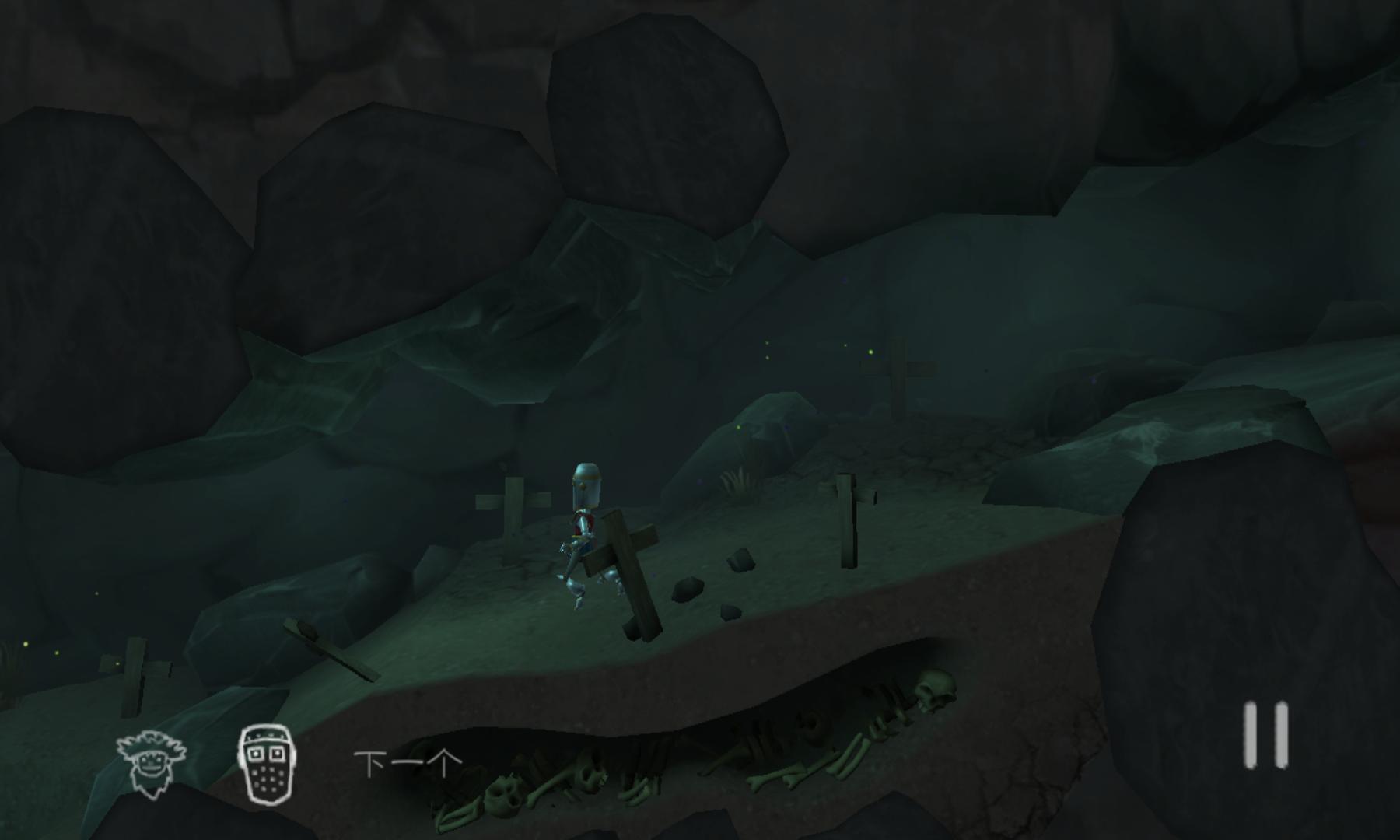Screen dimensions: 1400x840
Task: Tap the 下一个 (next) button
Action: [408, 763]
